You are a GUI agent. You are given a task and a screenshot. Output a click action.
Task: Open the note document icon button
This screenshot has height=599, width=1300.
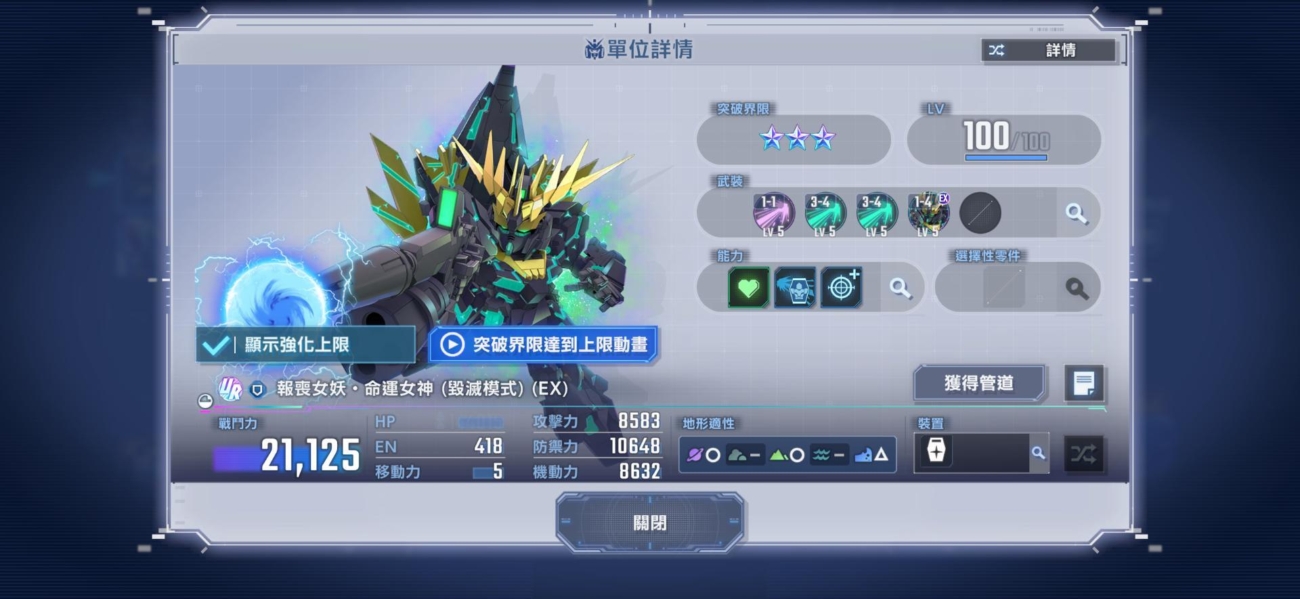1084,383
